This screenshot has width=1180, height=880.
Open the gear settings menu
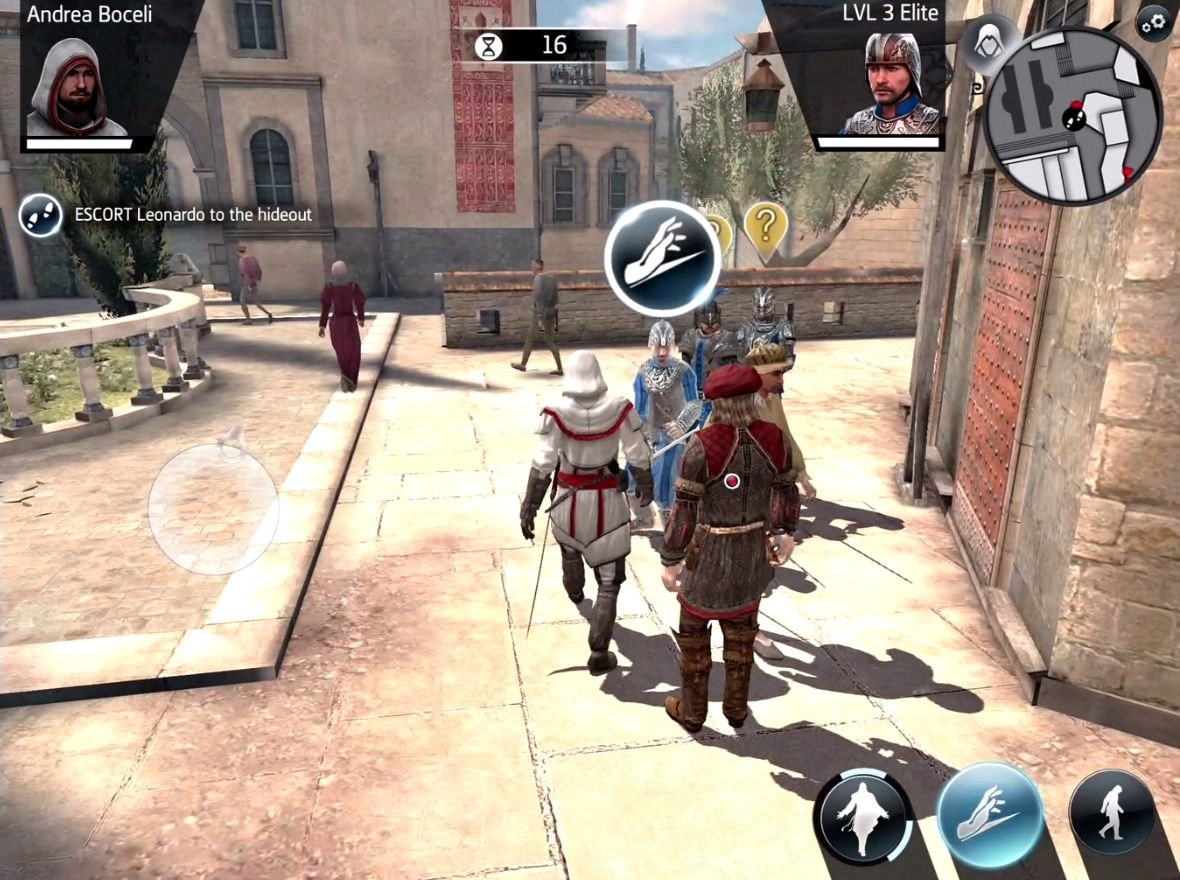(x=1155, y=23)
